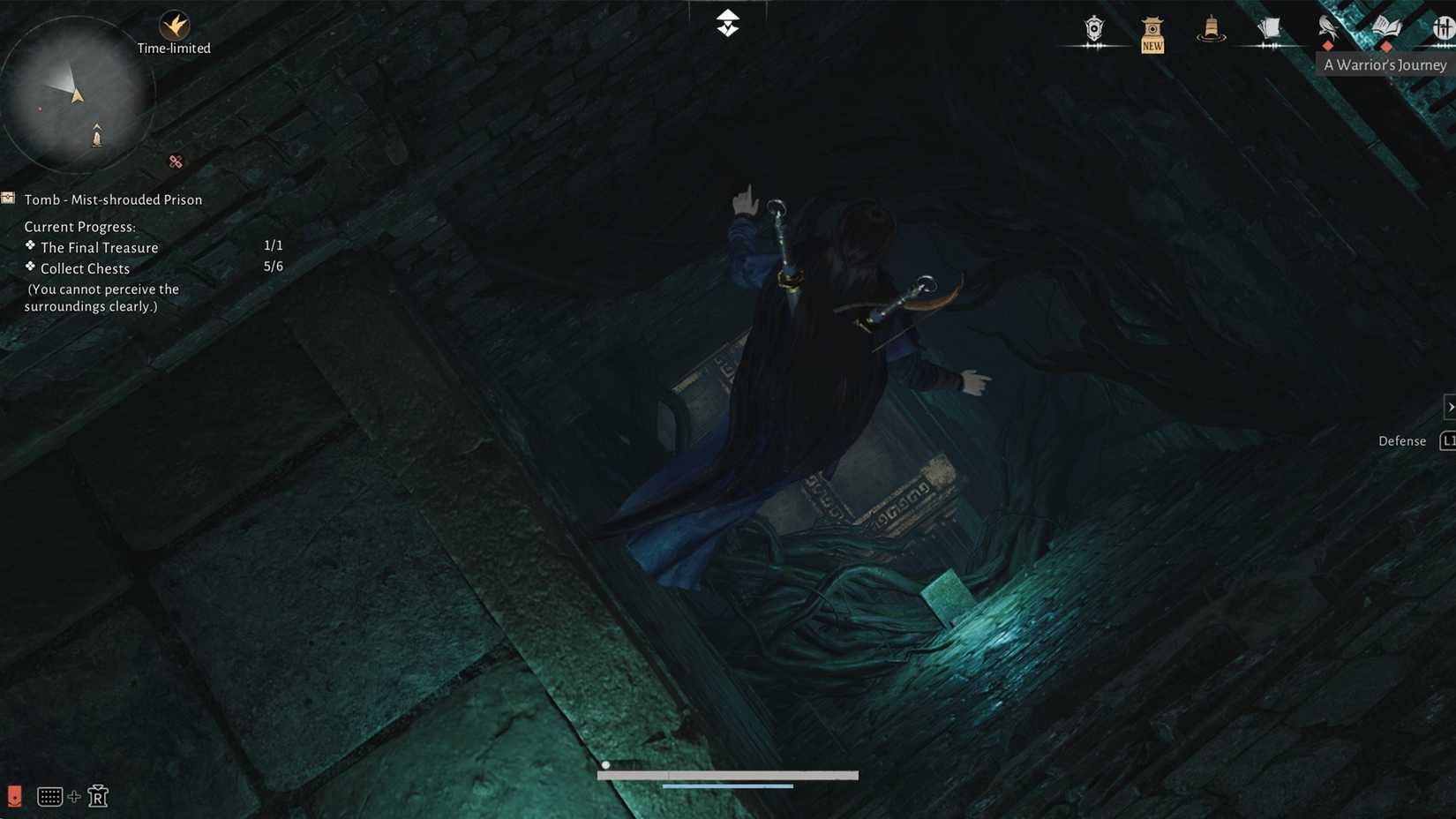Screen dimensions: 1456x819
Task: Select the red scissors marker near the minimap
Action: pyautogui.click(x=175, y=162)
